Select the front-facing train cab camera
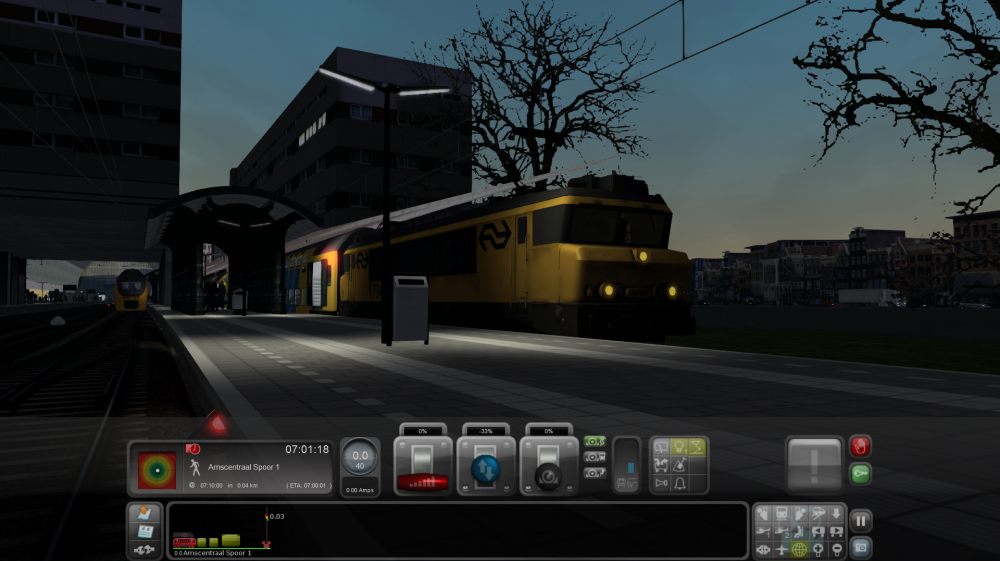1000x561 pixels. (763, 514)
